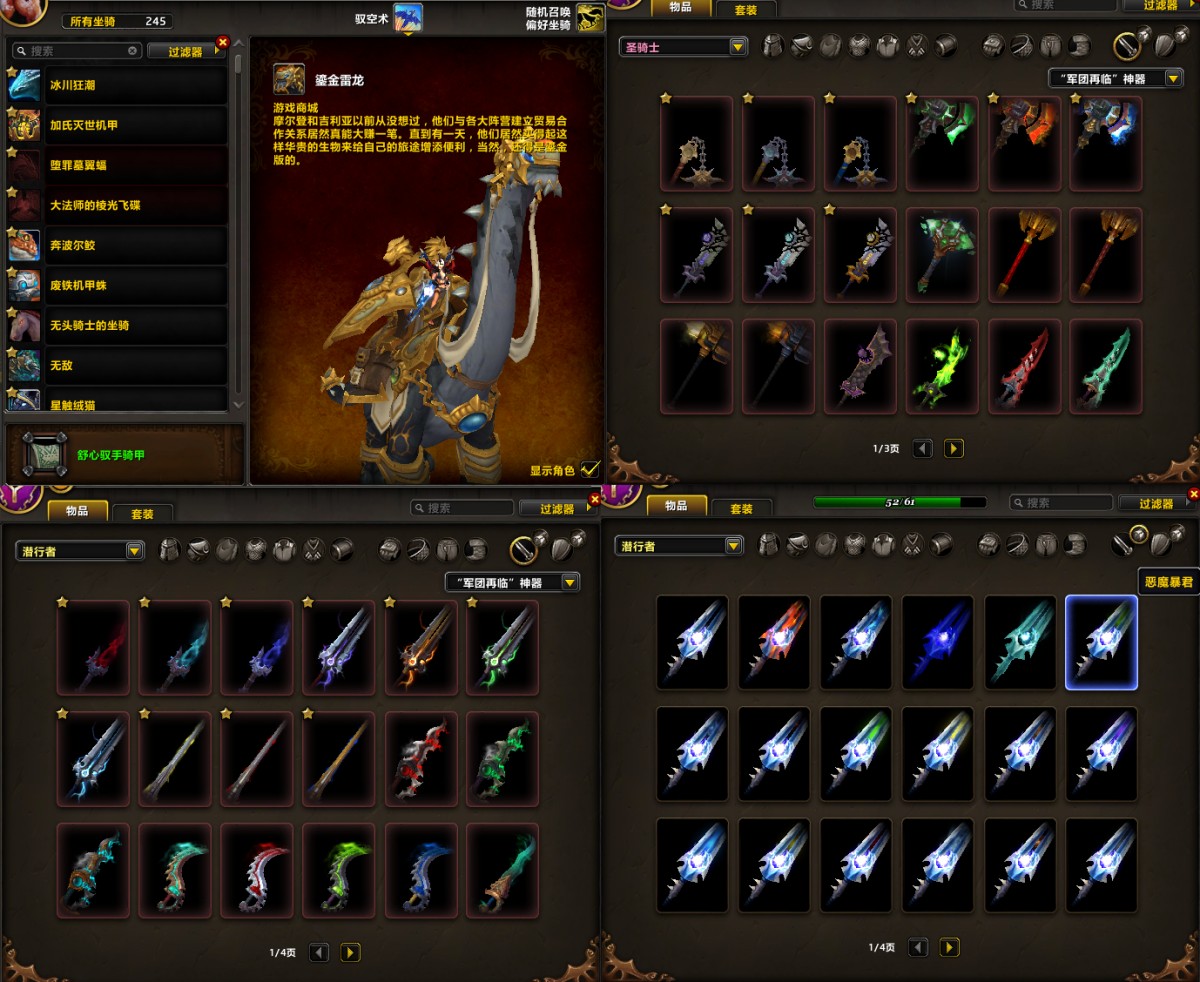
Task: Select the 冰川狂潮 mount
Action: tap(120, 86)
